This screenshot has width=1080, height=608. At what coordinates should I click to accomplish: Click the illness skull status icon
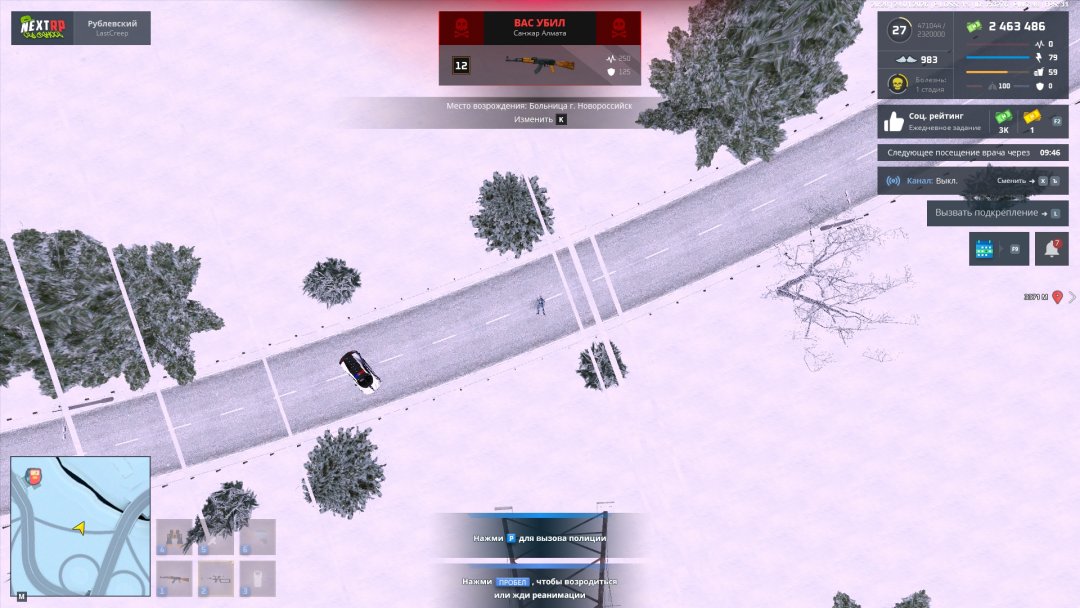898,84
